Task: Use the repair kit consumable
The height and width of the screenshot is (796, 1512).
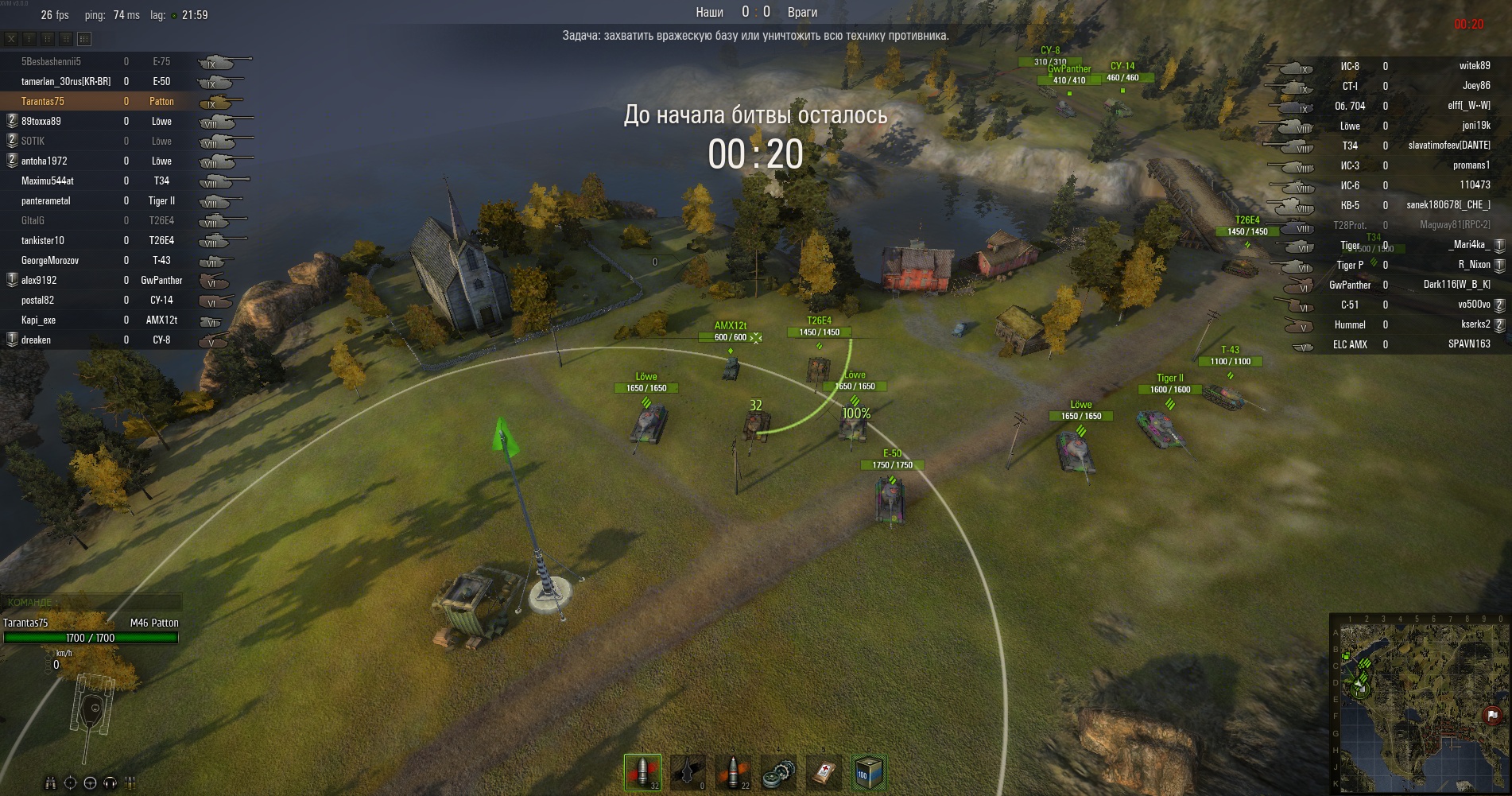Action: point(778,771)
